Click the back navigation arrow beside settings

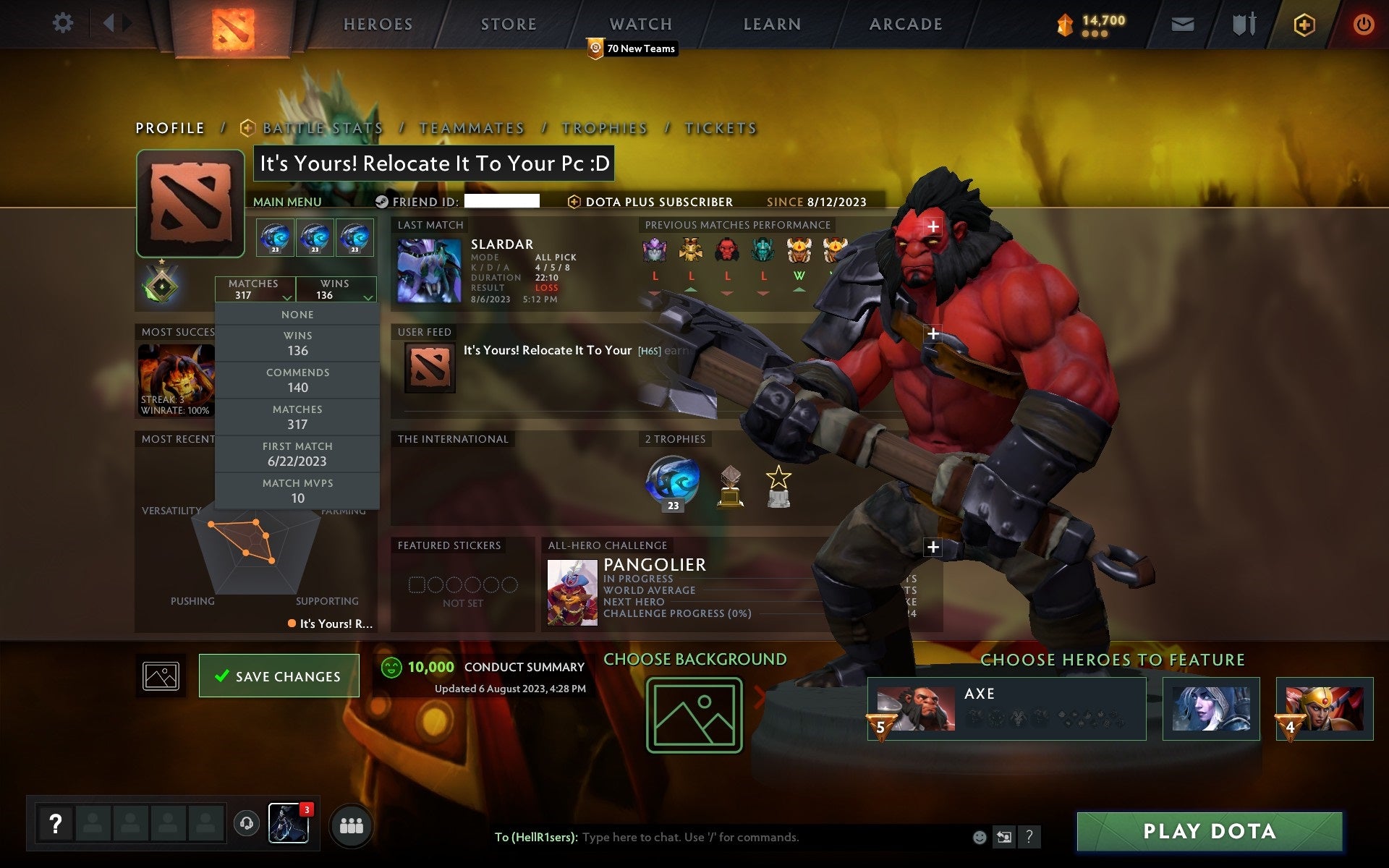pos(110,23)
